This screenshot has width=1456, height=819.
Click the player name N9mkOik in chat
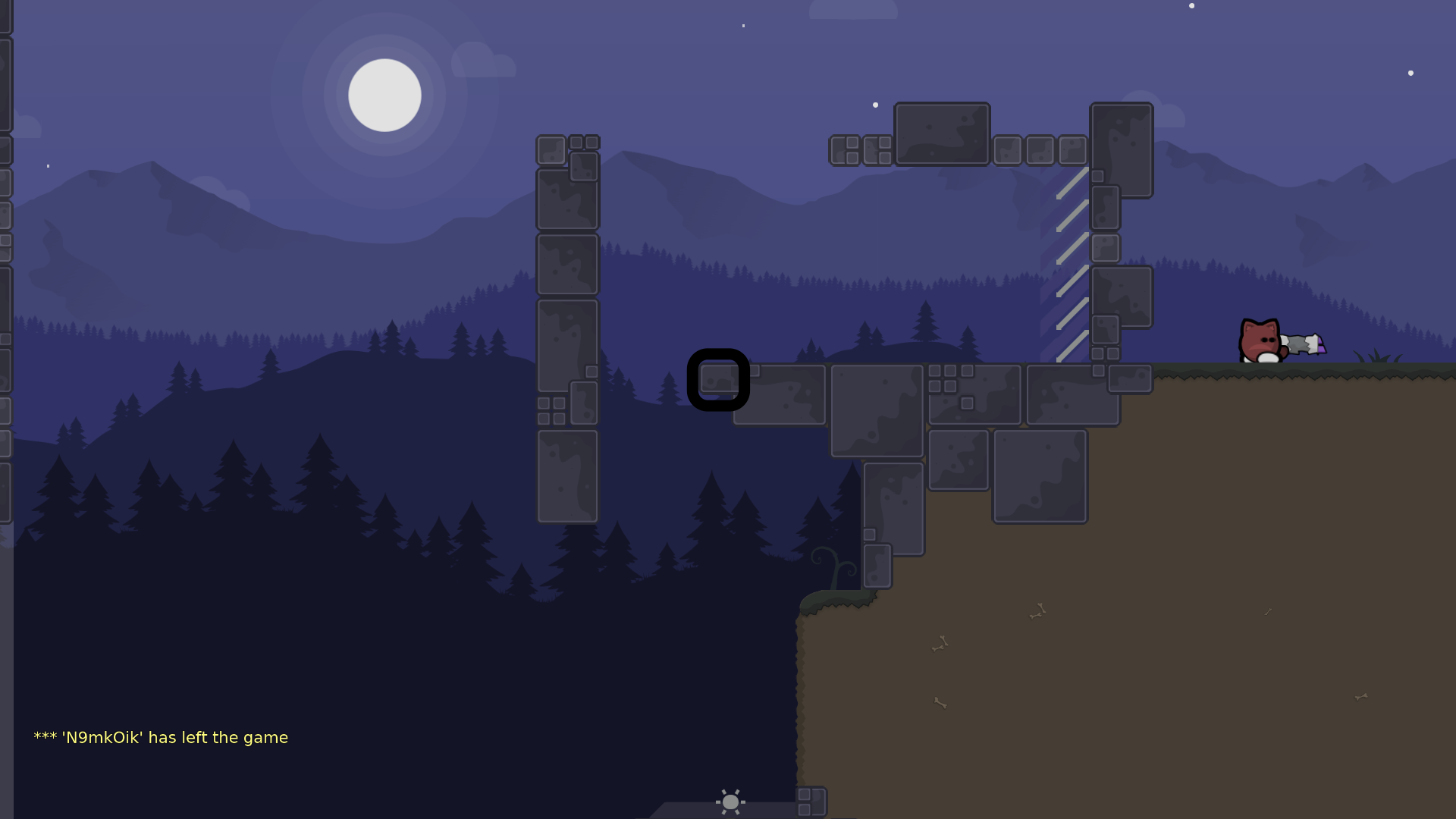point(102,736)
